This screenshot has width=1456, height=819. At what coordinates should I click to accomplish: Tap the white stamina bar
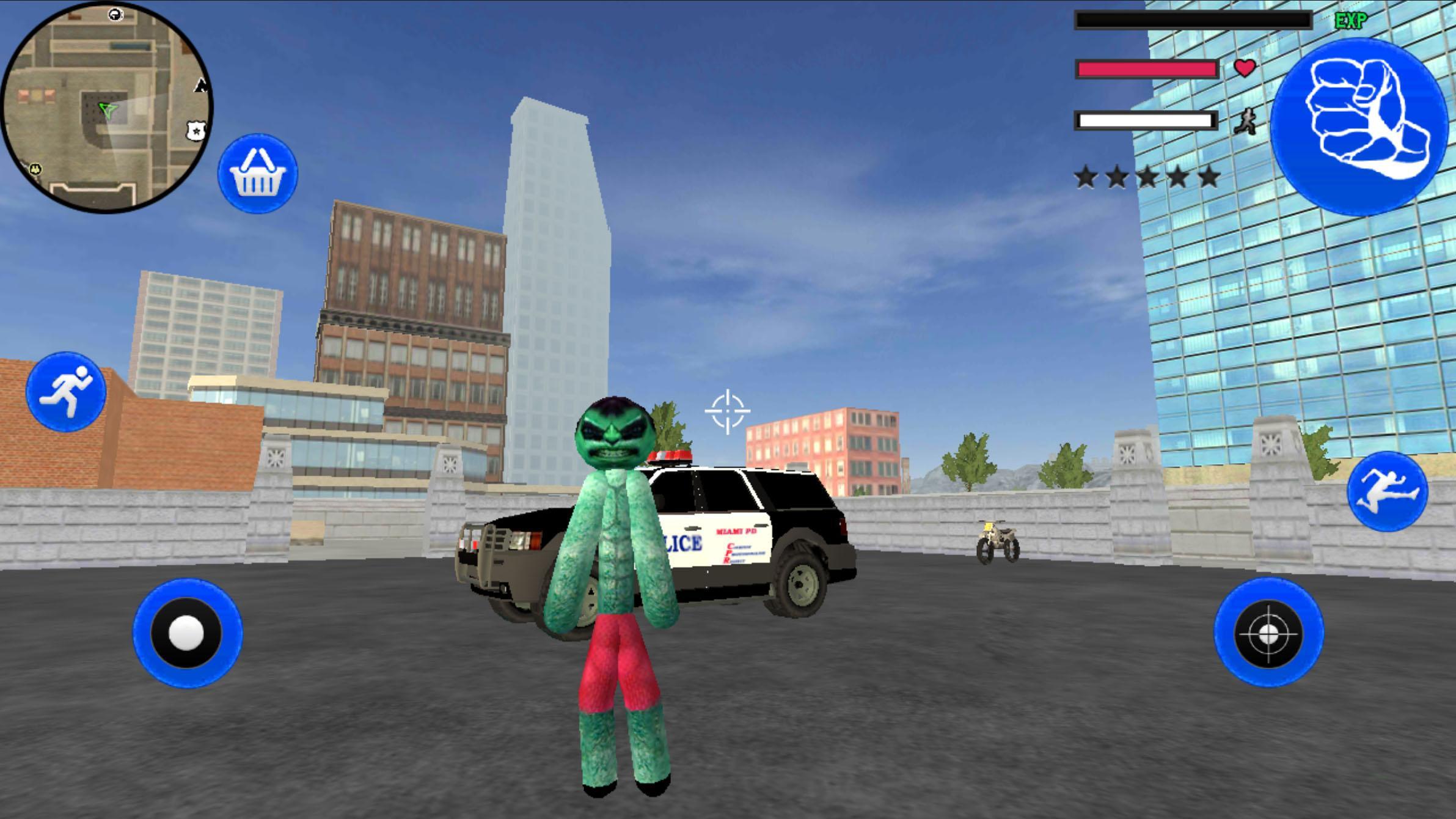tap(1146, 121)
